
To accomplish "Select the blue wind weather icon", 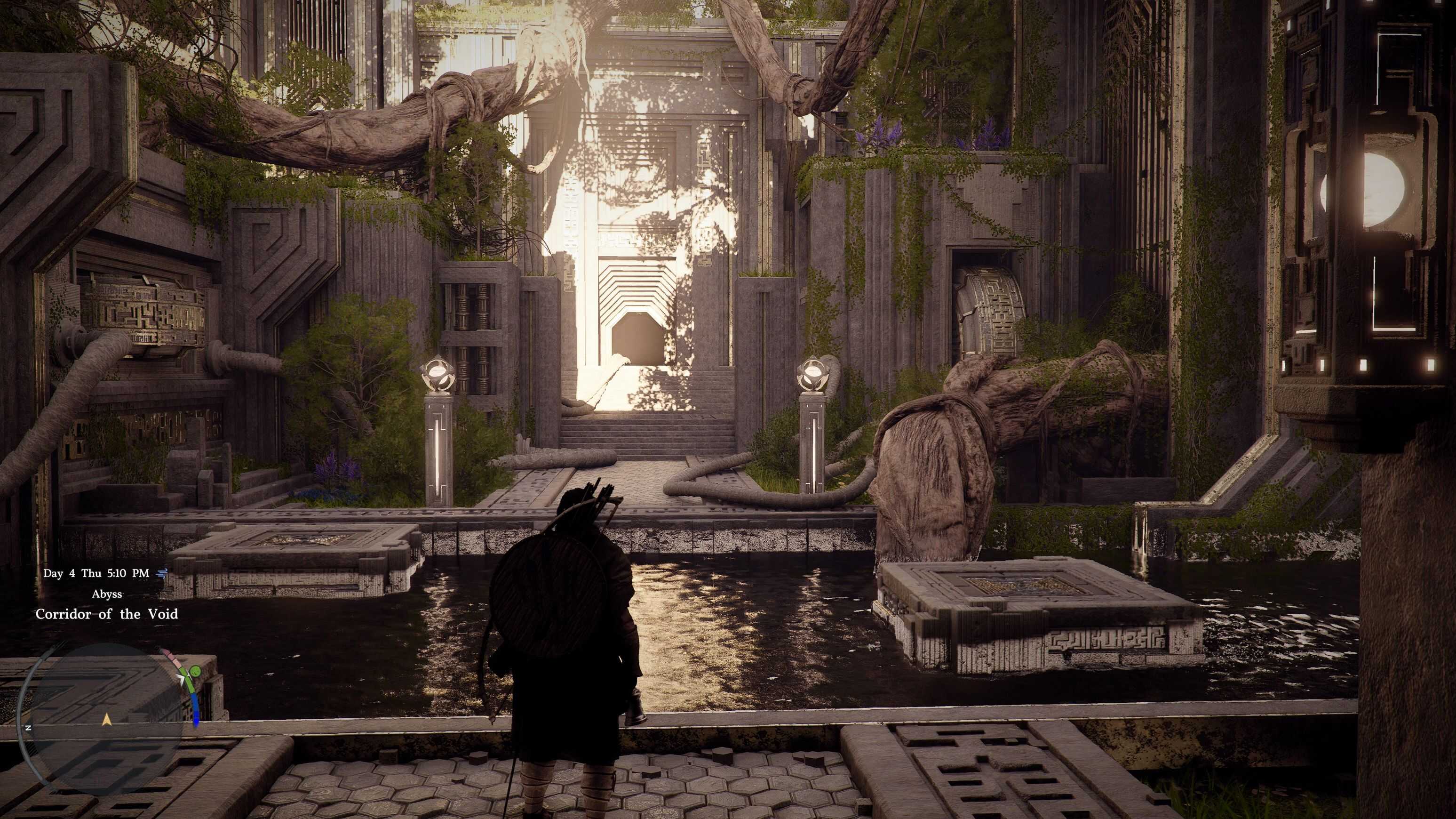I will [162, 573].
